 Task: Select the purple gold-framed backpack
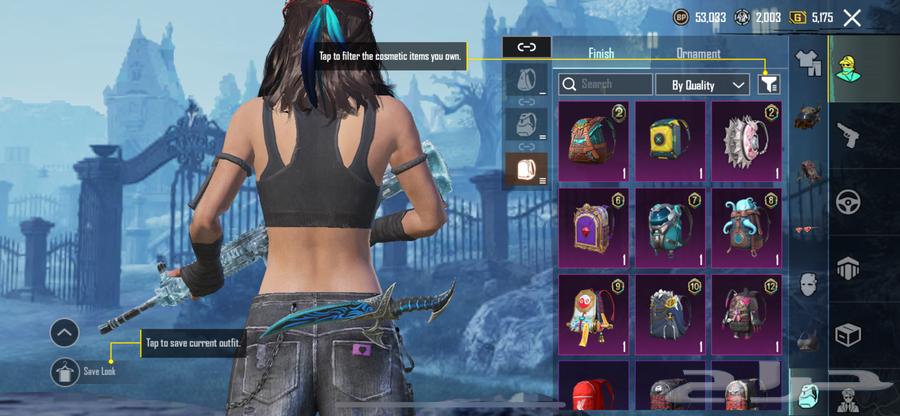click(x=592, y=228)
